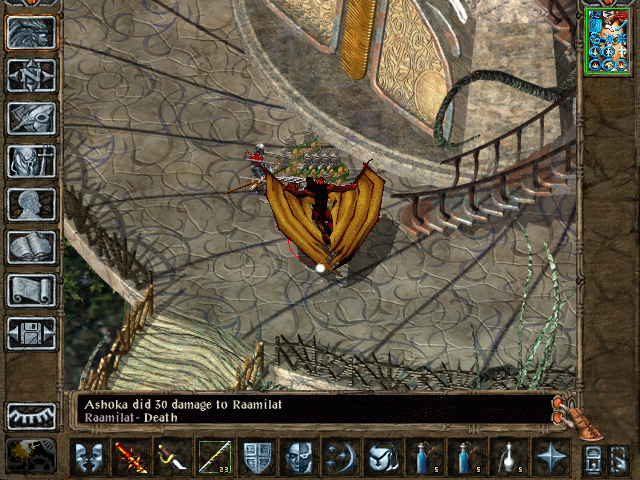The width and height of the screenshot is (640, 480).
Task: Select the arrow quiver slot with 23
Action: (214, 458)
